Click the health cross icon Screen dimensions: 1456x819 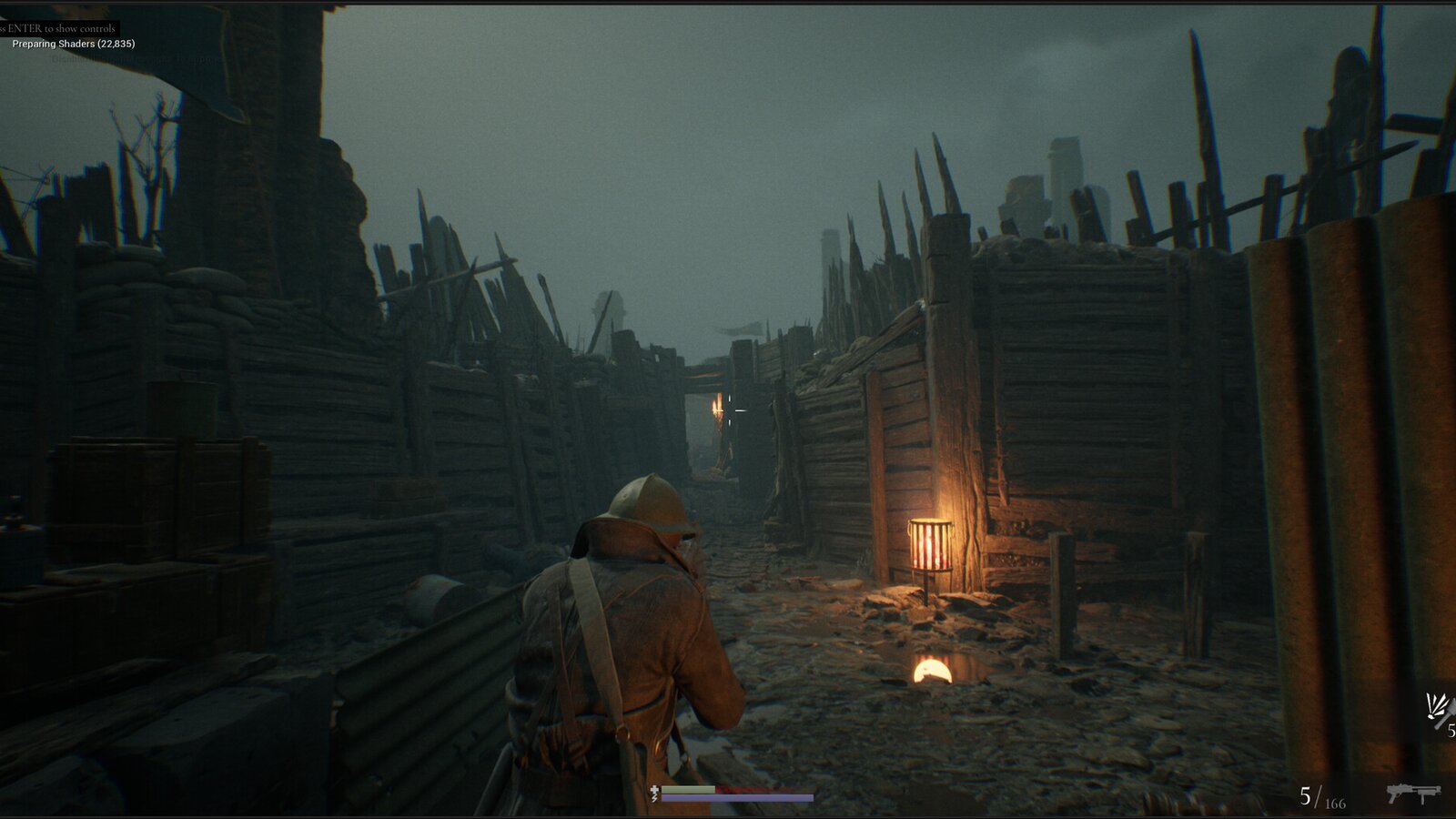click(654, 789)
